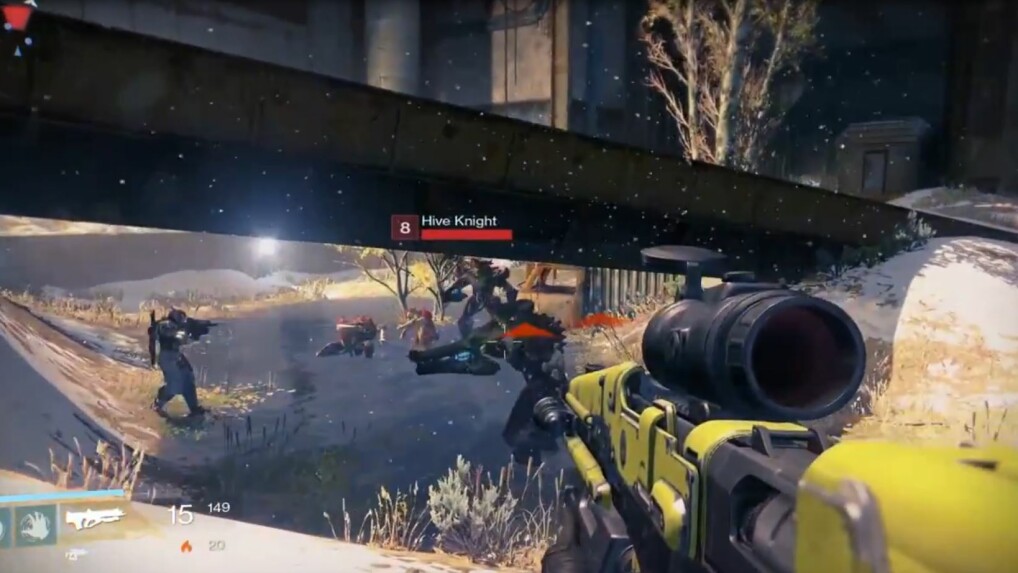1018x573 pixels.
Task: Select the melee hand ability icon
Action: (35, 524)
